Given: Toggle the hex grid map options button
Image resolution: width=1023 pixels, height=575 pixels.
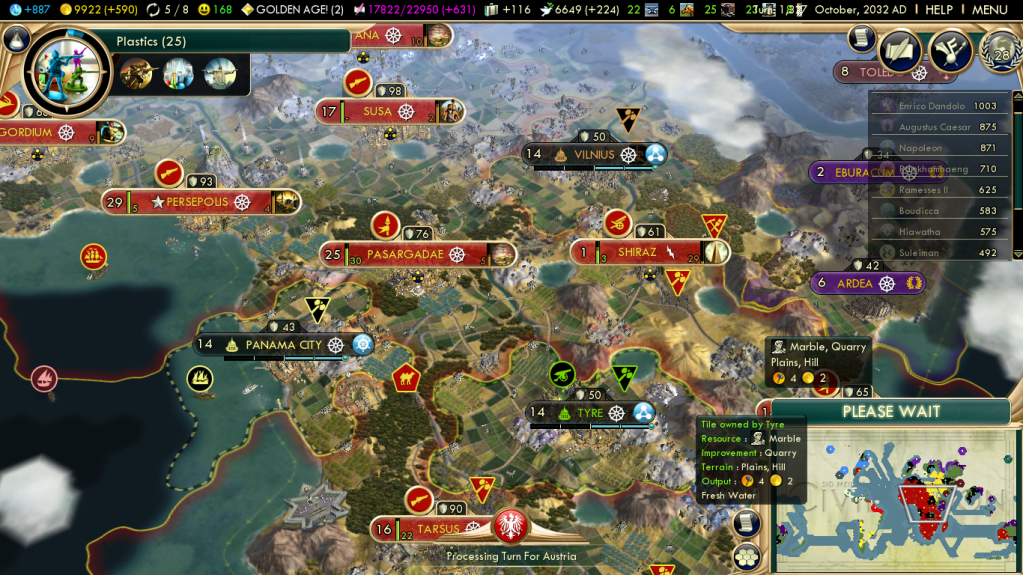Looking at the screenshot, I should point(746,557).
